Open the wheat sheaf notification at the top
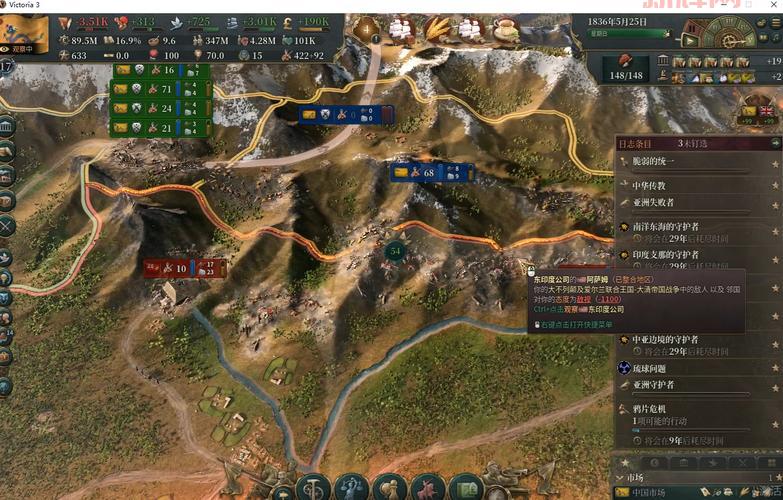 coord(437,30)
